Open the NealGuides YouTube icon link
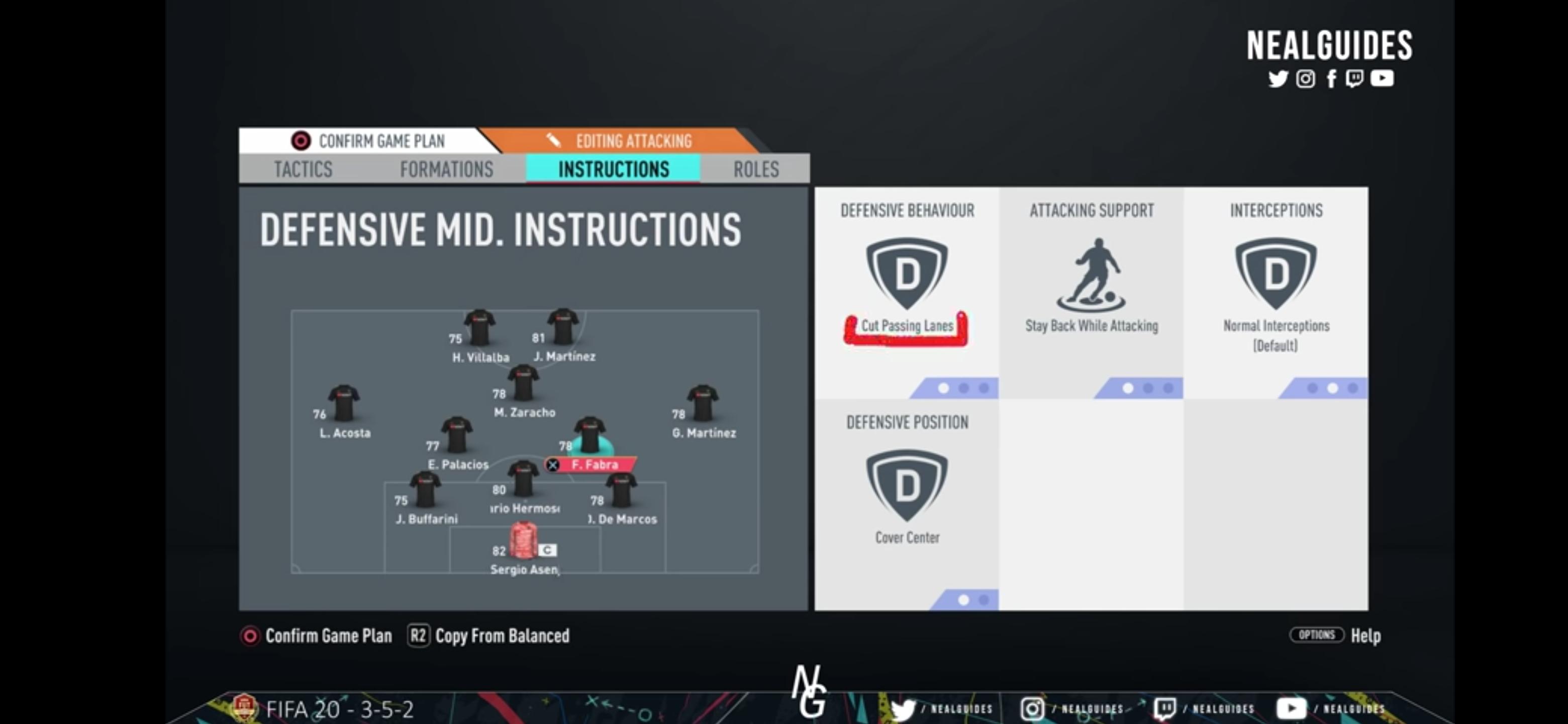Image resolution: width=1568 pixels, height=724 pixels. click(x=1382, y=78)
